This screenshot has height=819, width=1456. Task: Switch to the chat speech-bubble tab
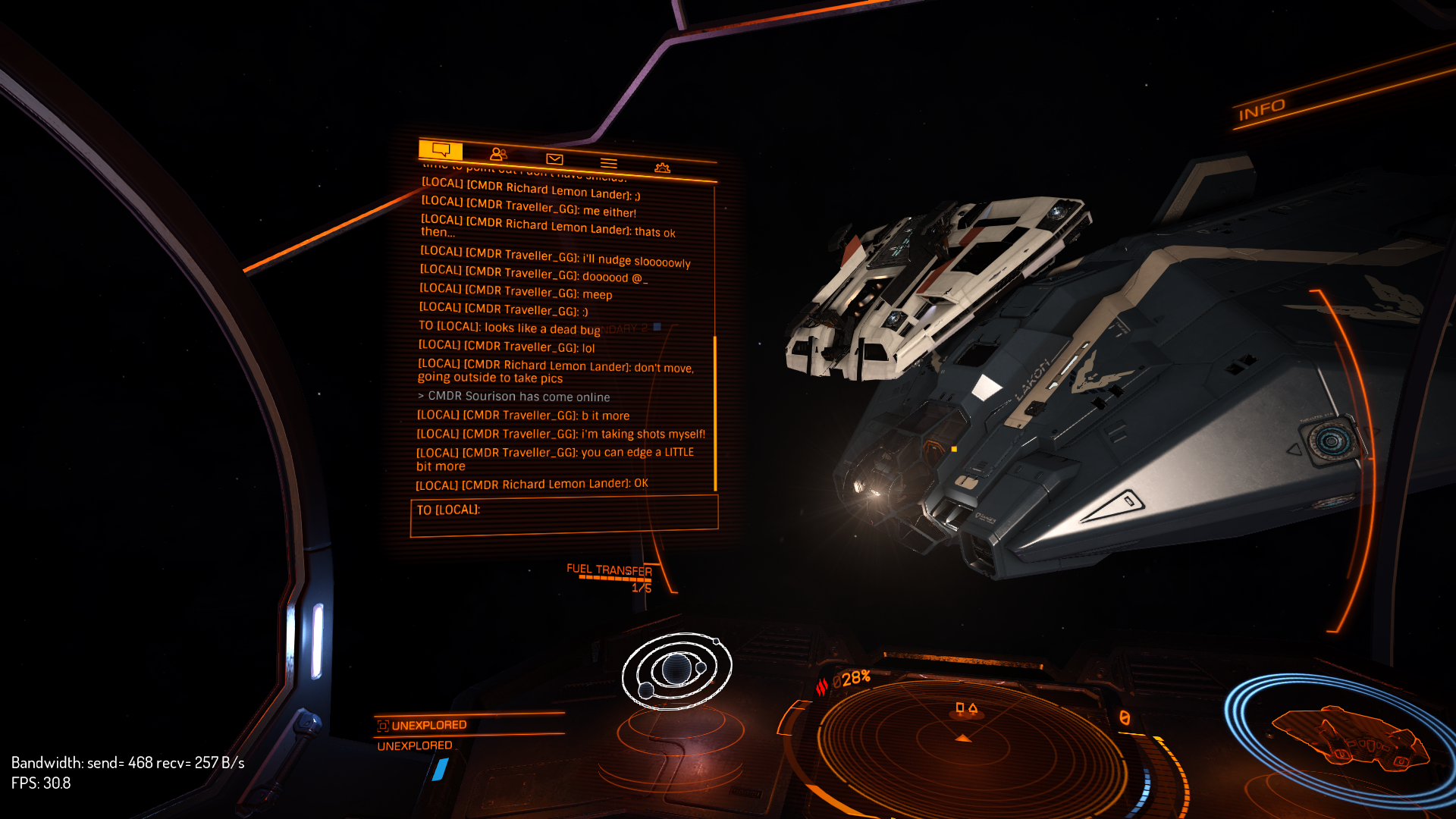pyautogui.click(x=441, y=149)
